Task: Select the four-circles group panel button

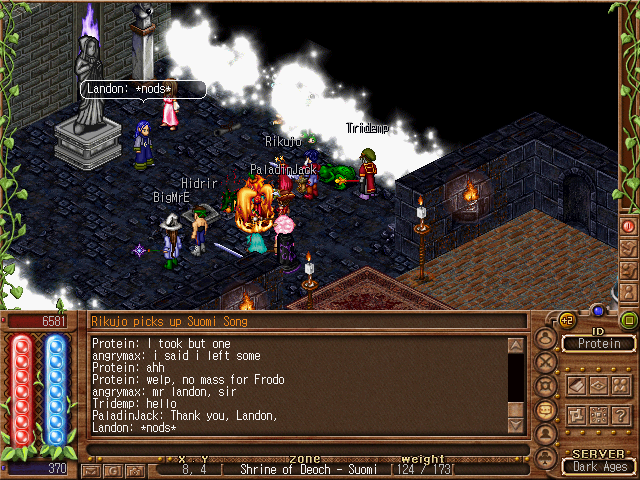Action: pos(598,416)
